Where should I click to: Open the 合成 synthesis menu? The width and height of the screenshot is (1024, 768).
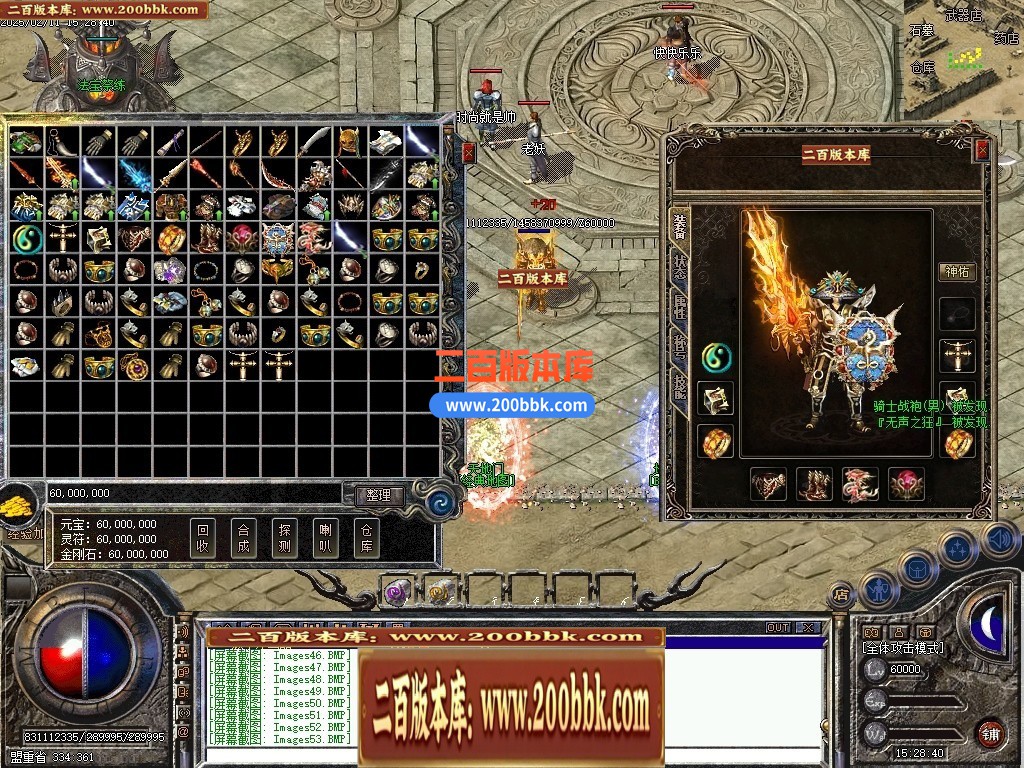pos(243,539)
